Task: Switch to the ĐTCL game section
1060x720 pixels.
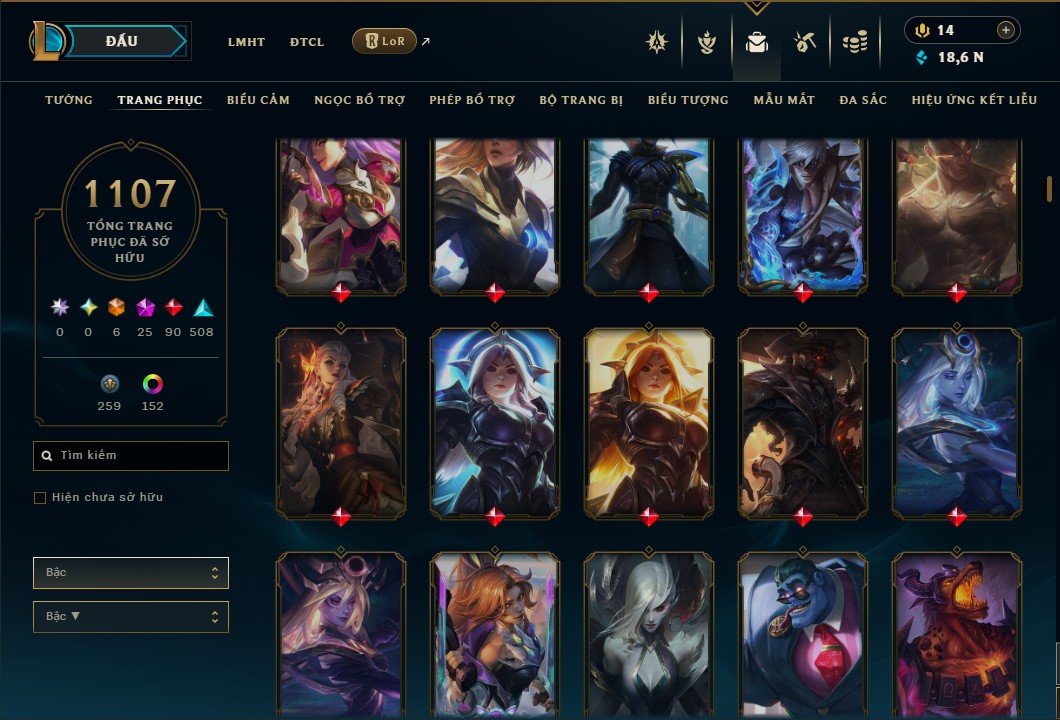Action: [x=307, y=42]
